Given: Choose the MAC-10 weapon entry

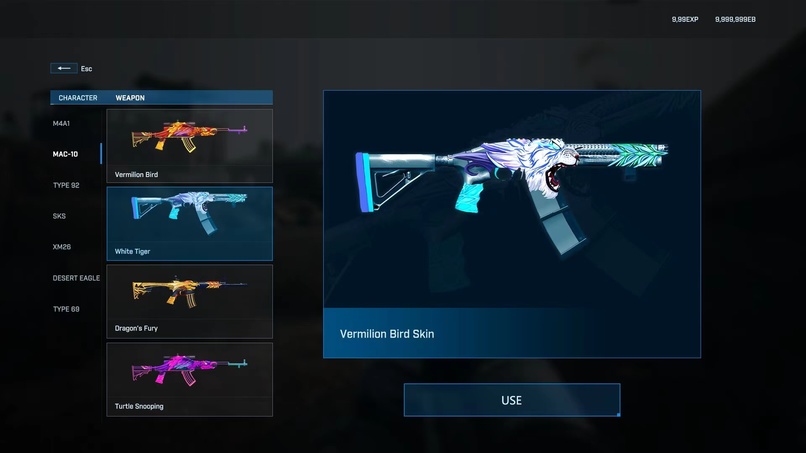Looking at the screenshot, I should (66, 154).
